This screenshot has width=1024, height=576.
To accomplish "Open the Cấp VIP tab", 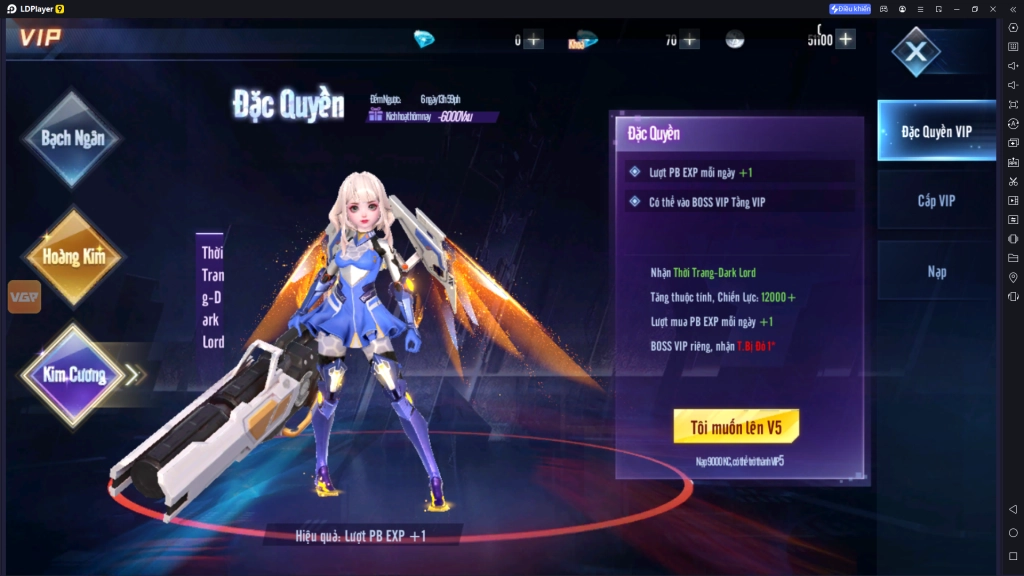I will 935,201.
